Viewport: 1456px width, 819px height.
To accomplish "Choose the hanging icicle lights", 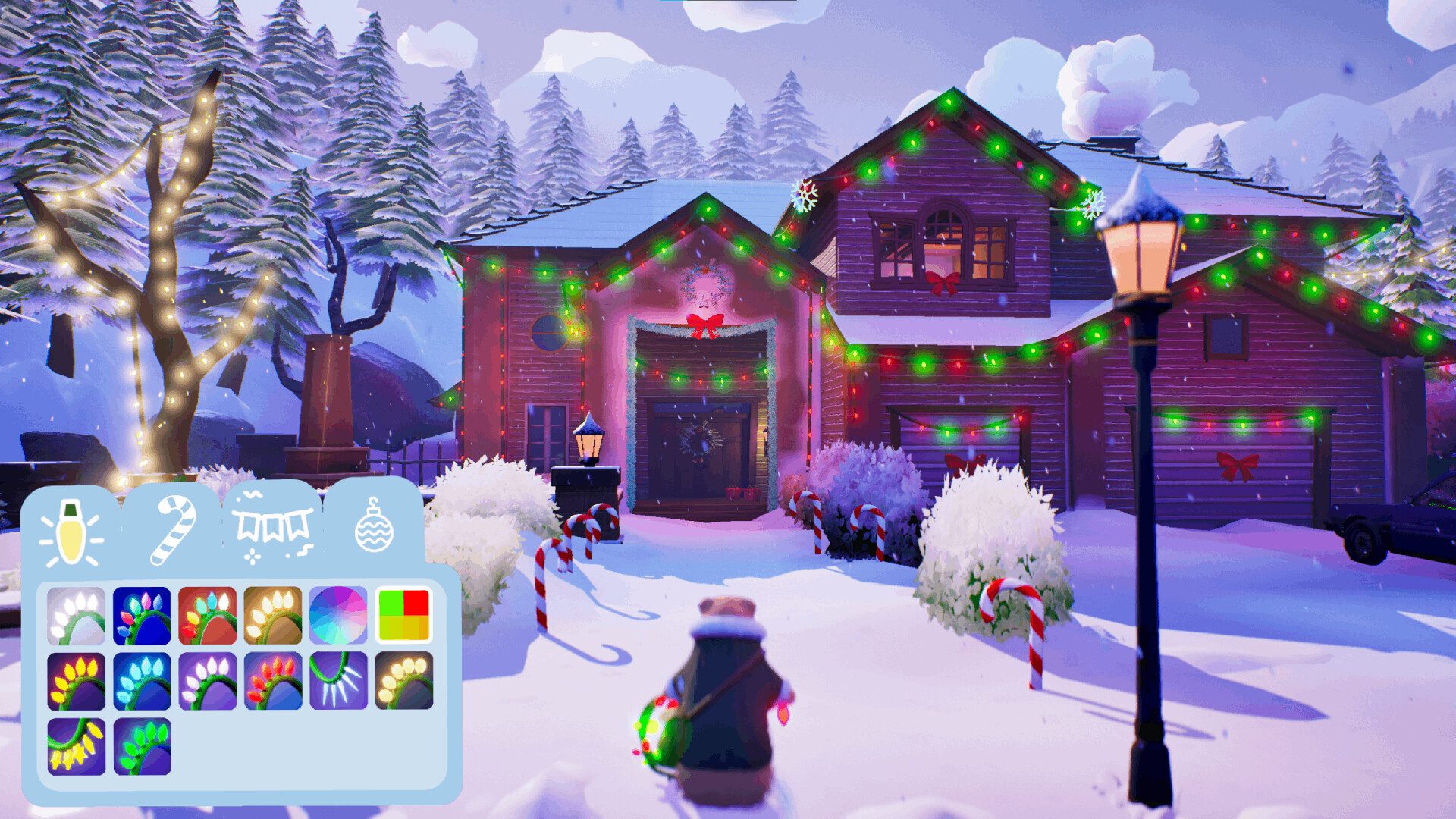I will click(338, 681).
